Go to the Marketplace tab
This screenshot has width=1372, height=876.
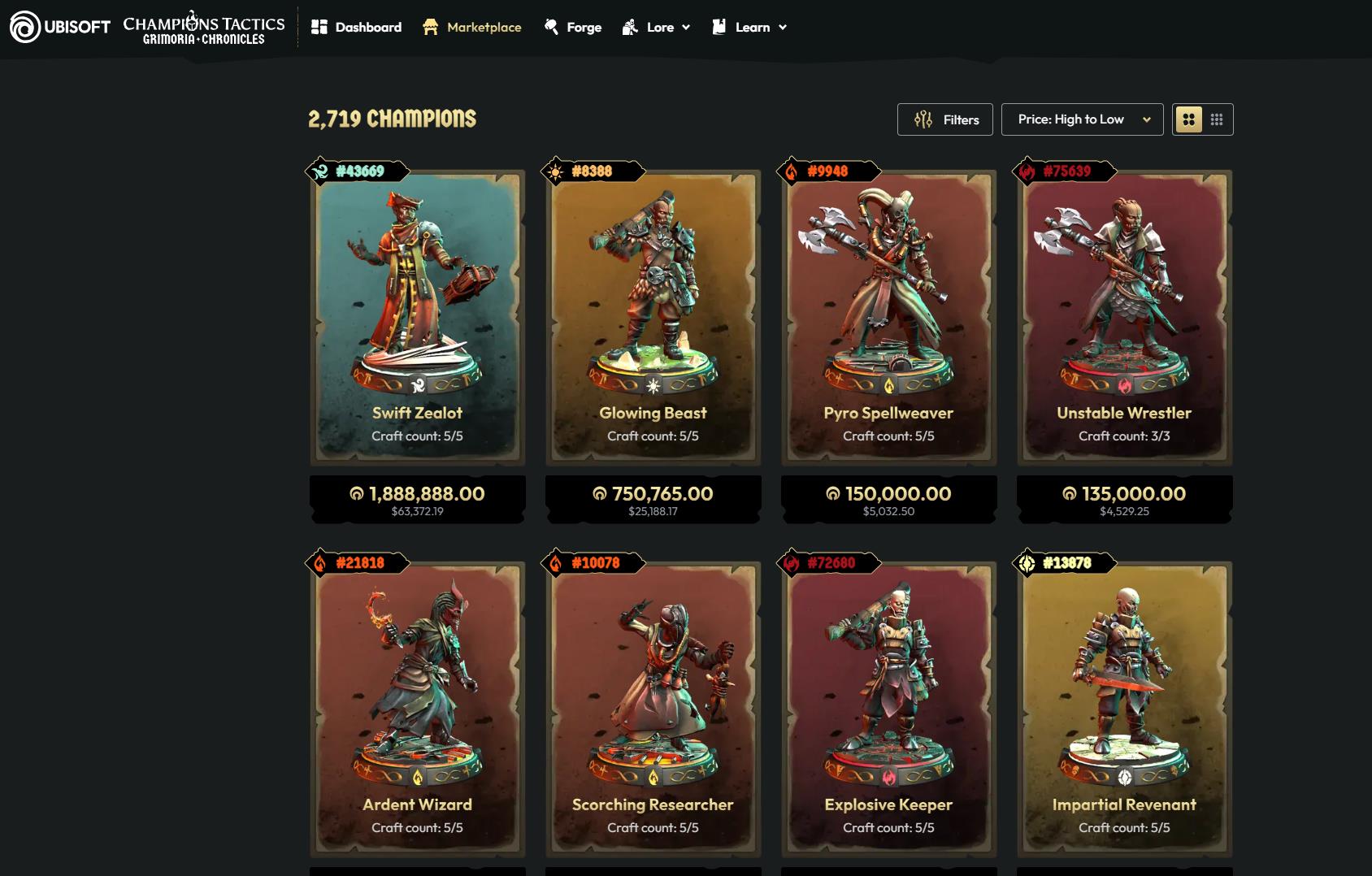coord(472,27)
